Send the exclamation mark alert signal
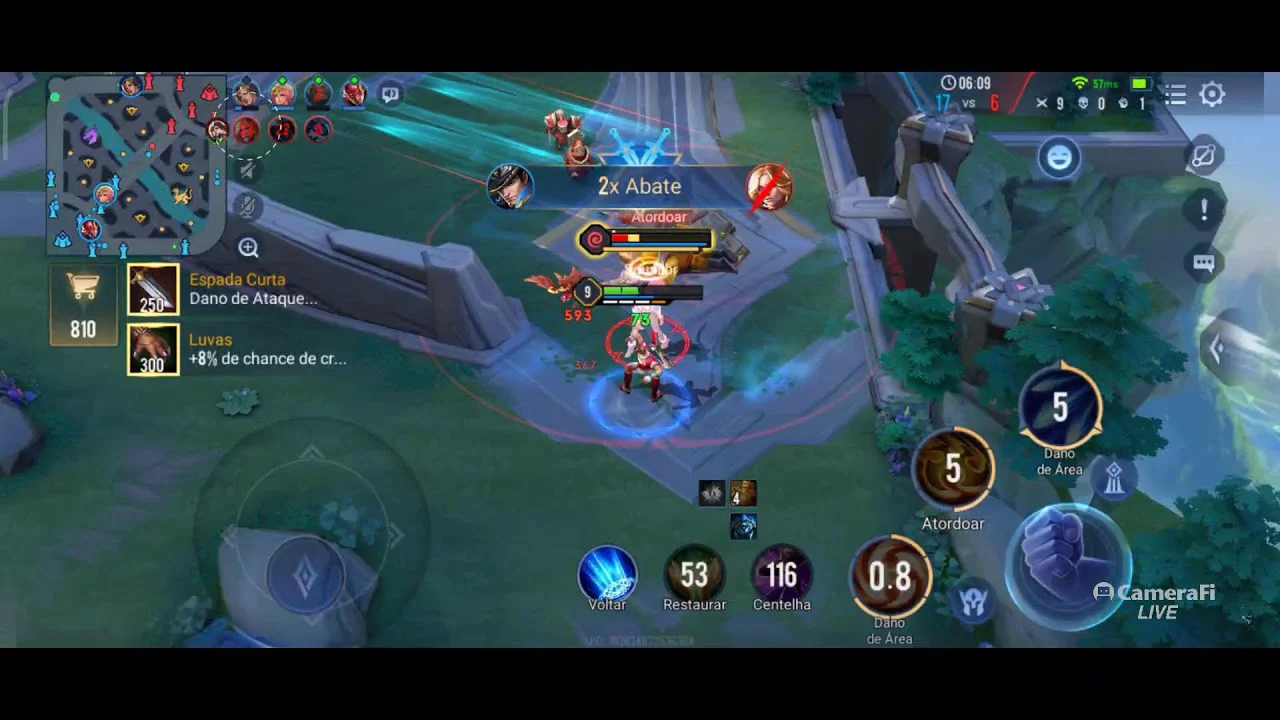The image size is (1280, 720). pyautogui.click(x=1204, y=210)
